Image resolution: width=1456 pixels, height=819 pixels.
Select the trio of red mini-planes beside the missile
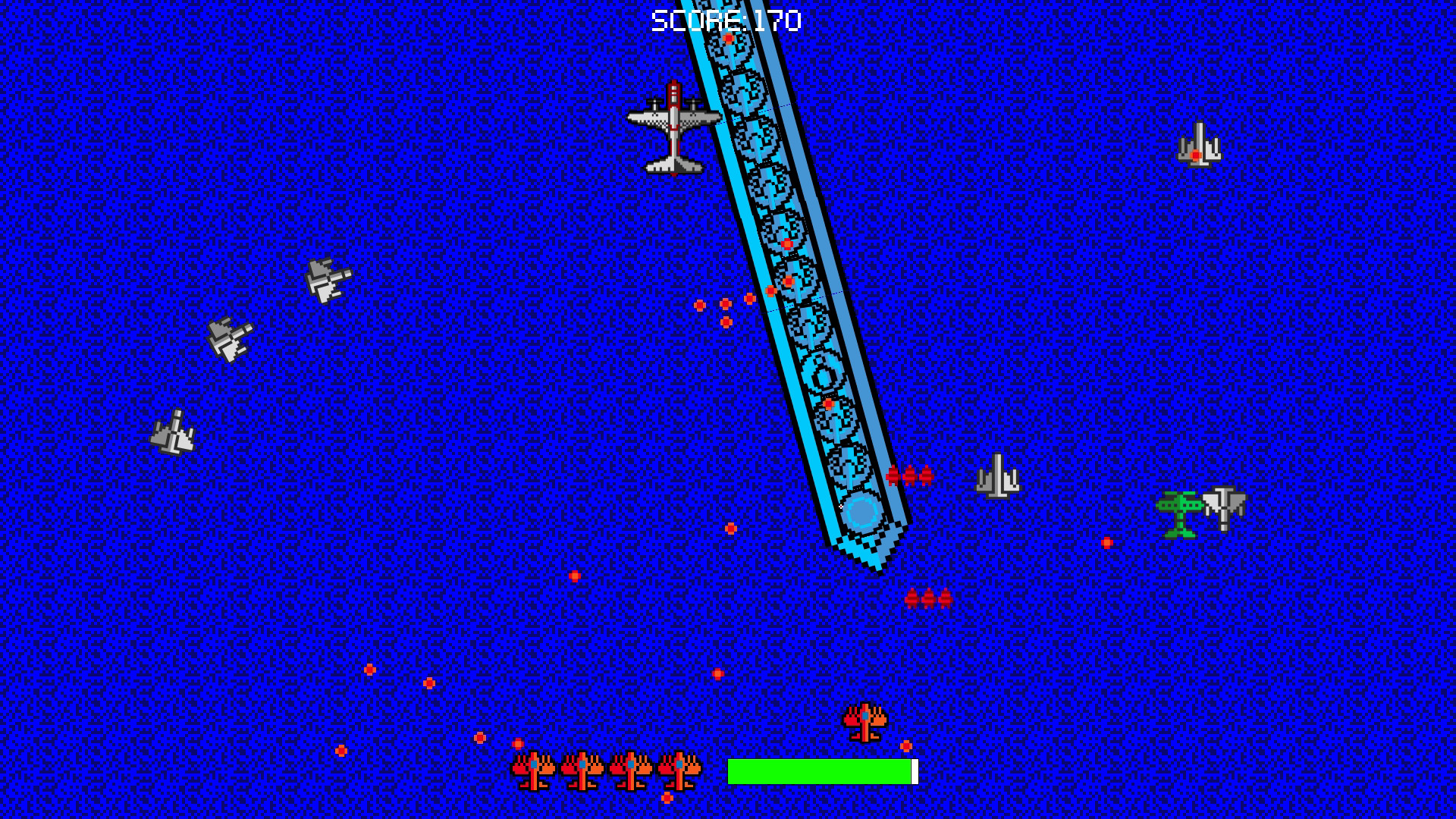point(909,478)
